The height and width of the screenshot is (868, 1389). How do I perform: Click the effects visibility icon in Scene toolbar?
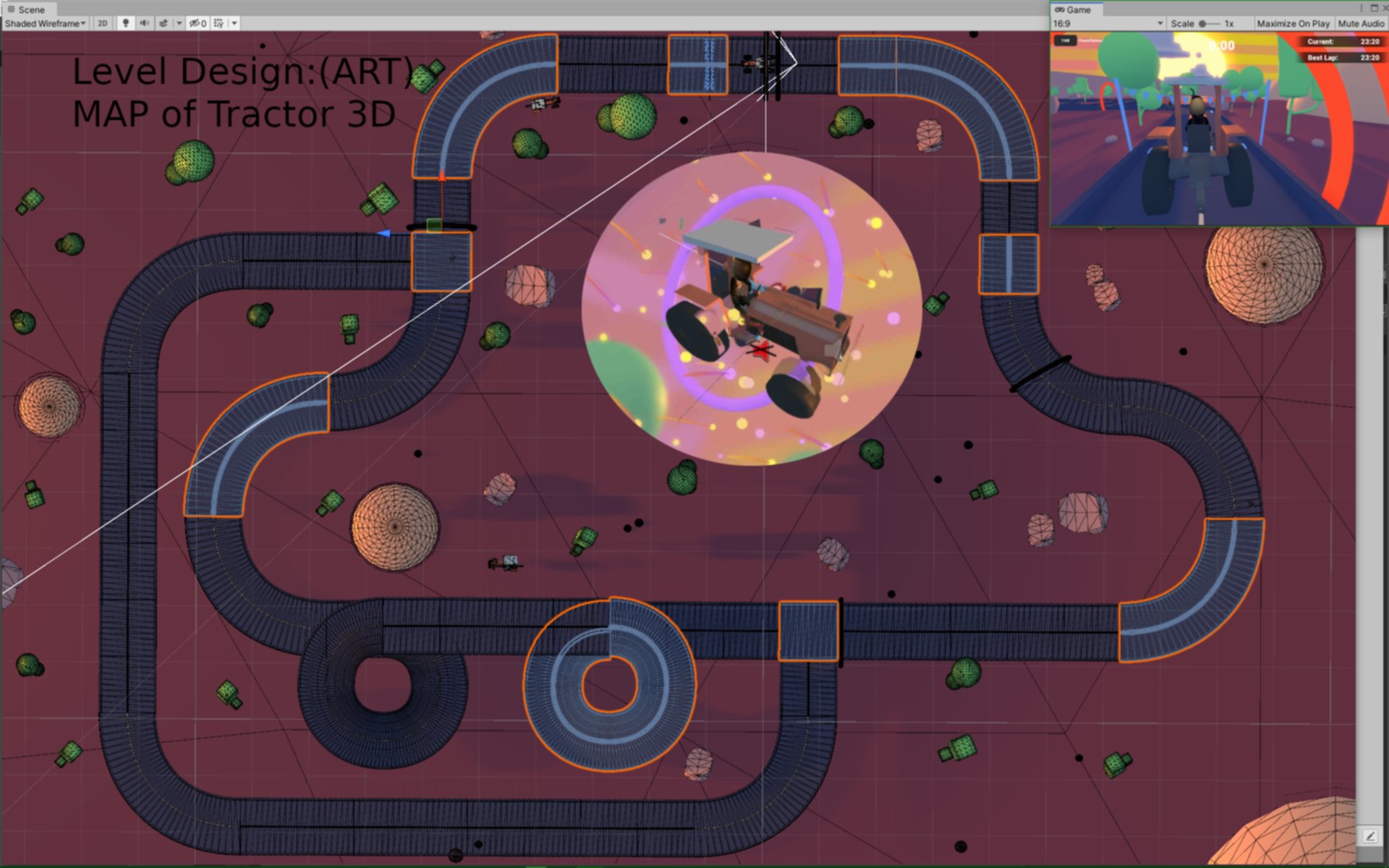click(x=163, y=23)
